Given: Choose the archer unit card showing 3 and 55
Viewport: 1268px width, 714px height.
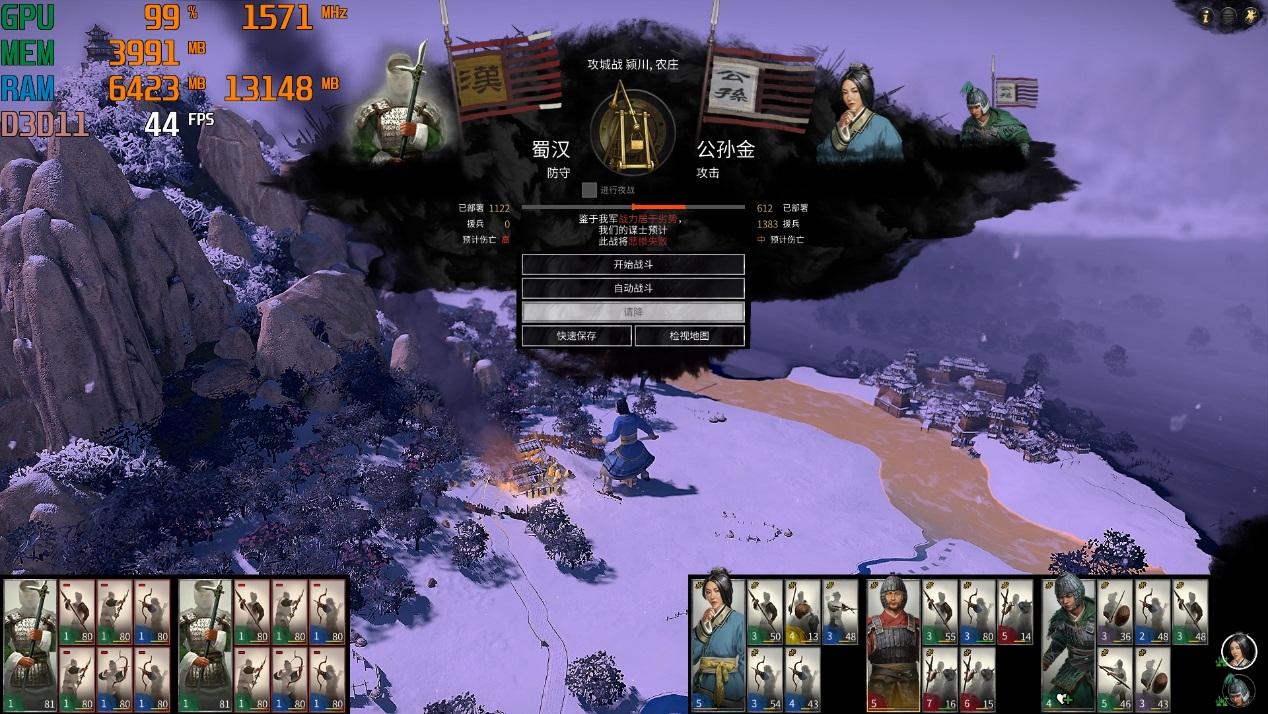Looking at the screenshot, I should [940, 610].
